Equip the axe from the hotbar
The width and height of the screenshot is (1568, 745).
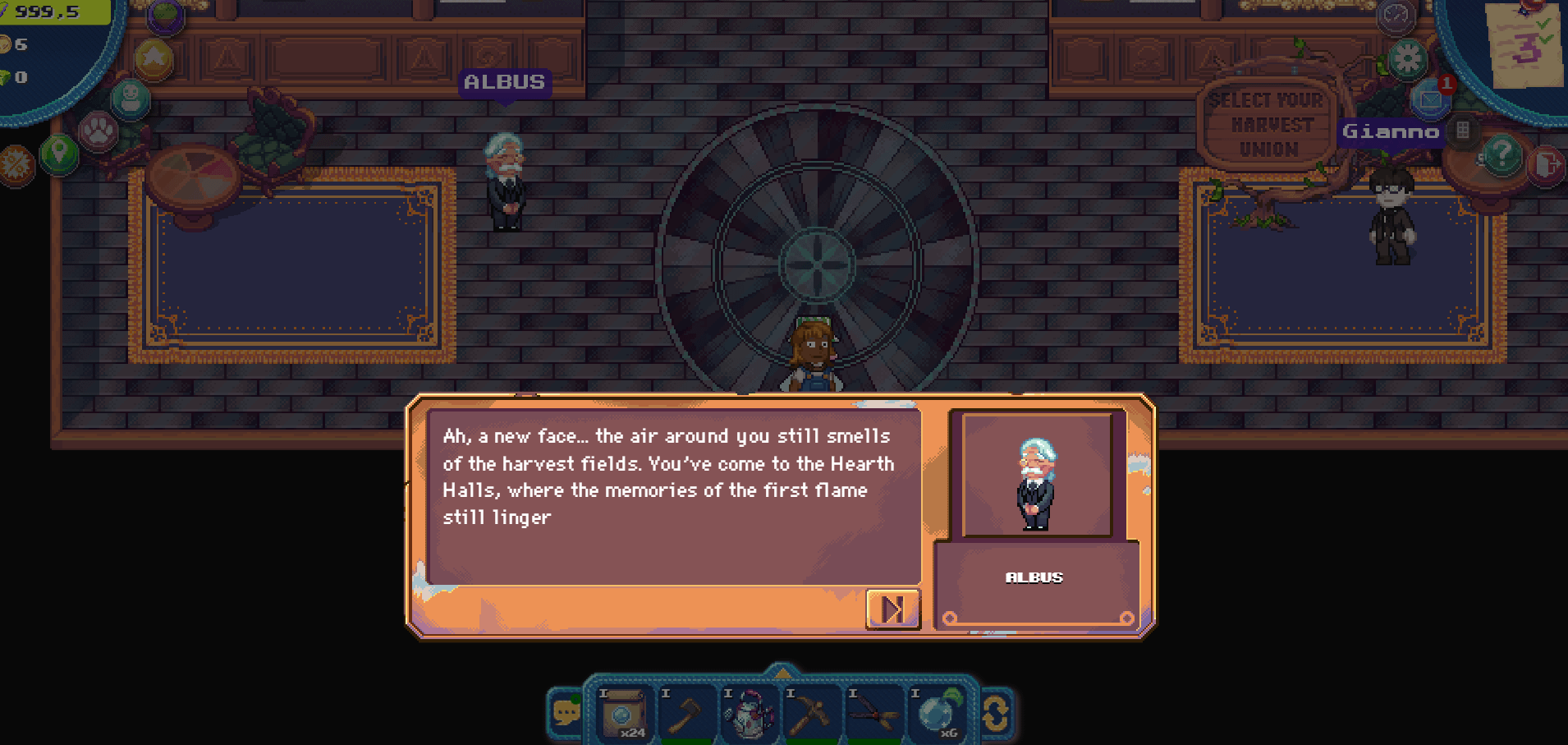point(685,713)
